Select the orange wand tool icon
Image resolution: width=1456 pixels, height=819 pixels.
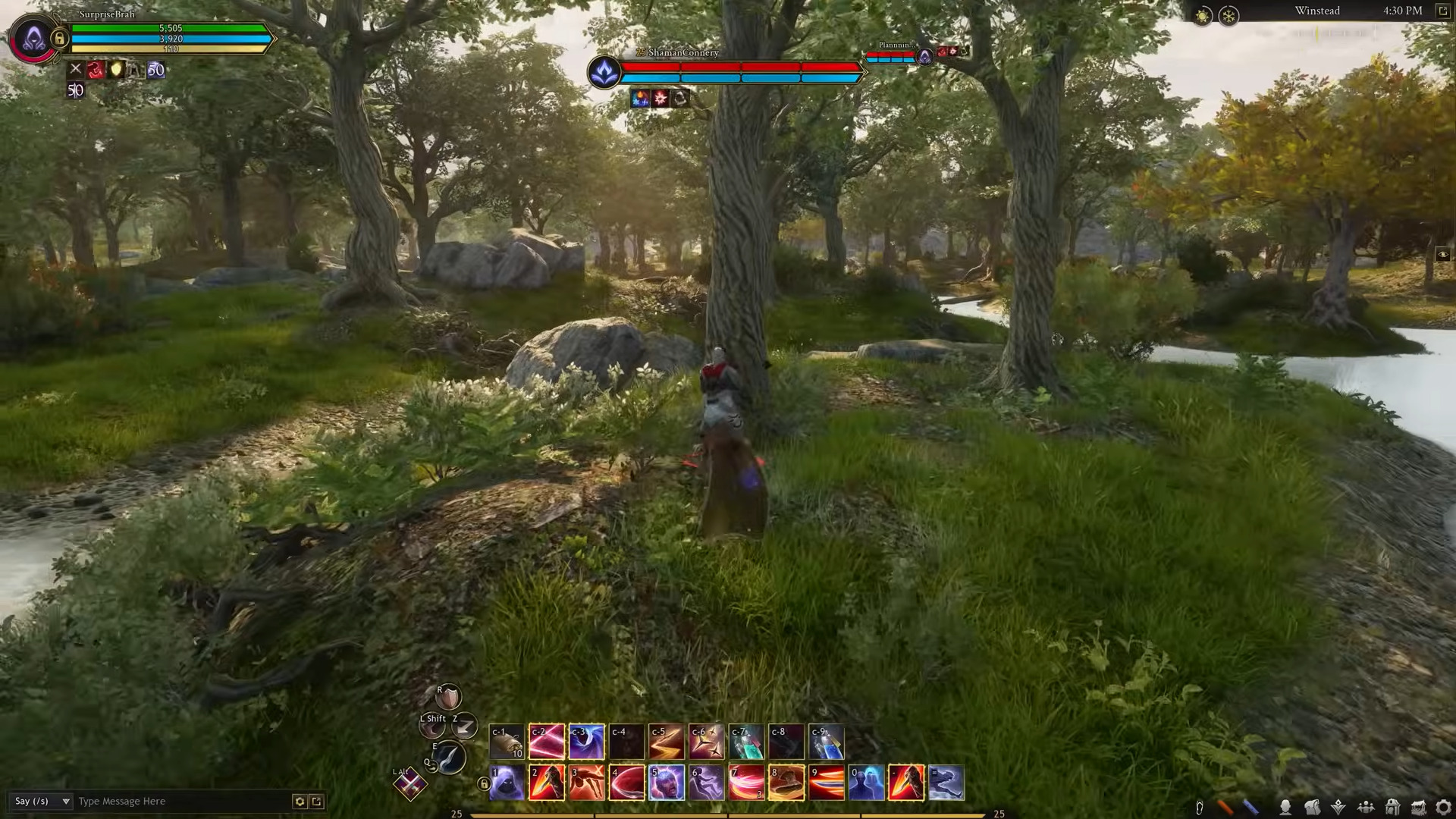1225,806
